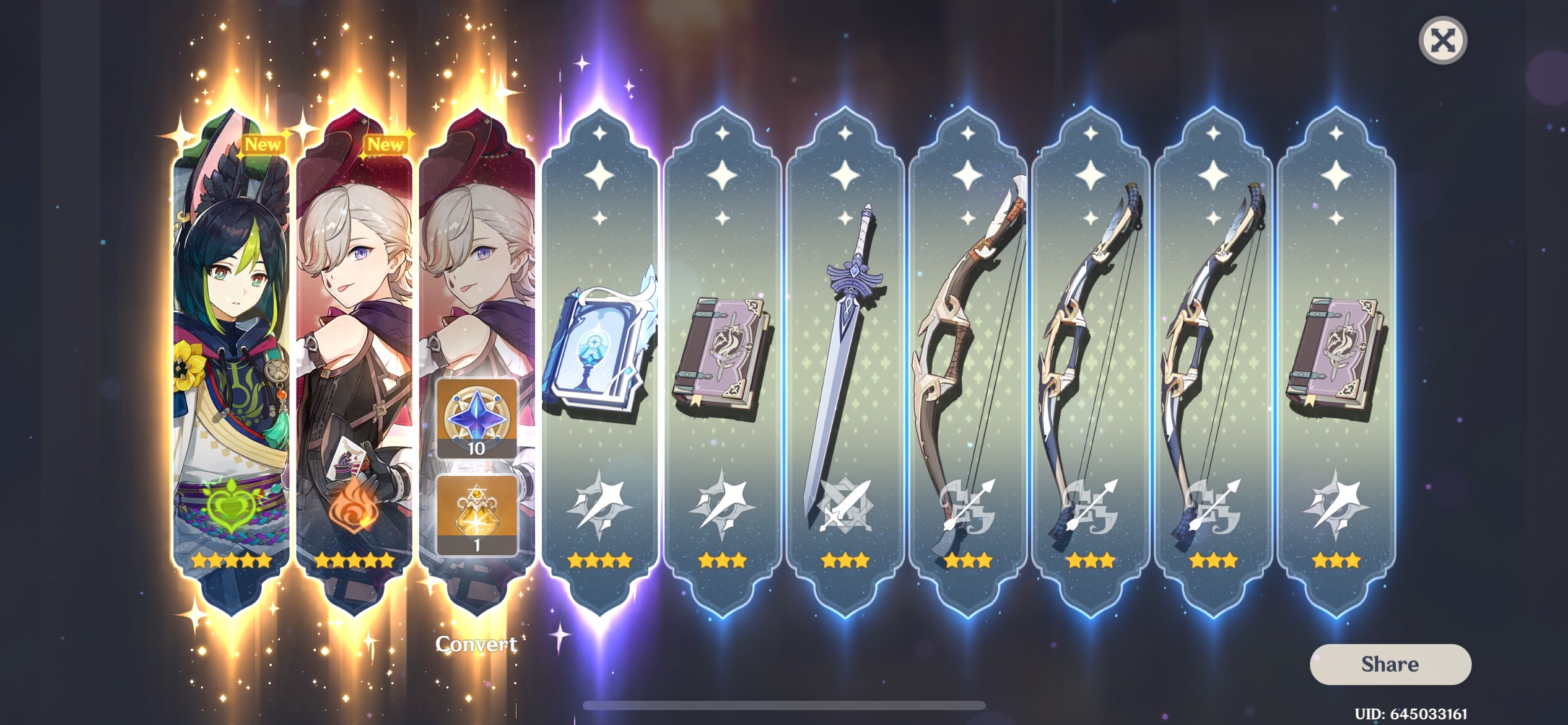This screenshot has width=1568, height=725.
Task: Click the New badge on Tighnari's card
Action: click(x=263, y=145)
